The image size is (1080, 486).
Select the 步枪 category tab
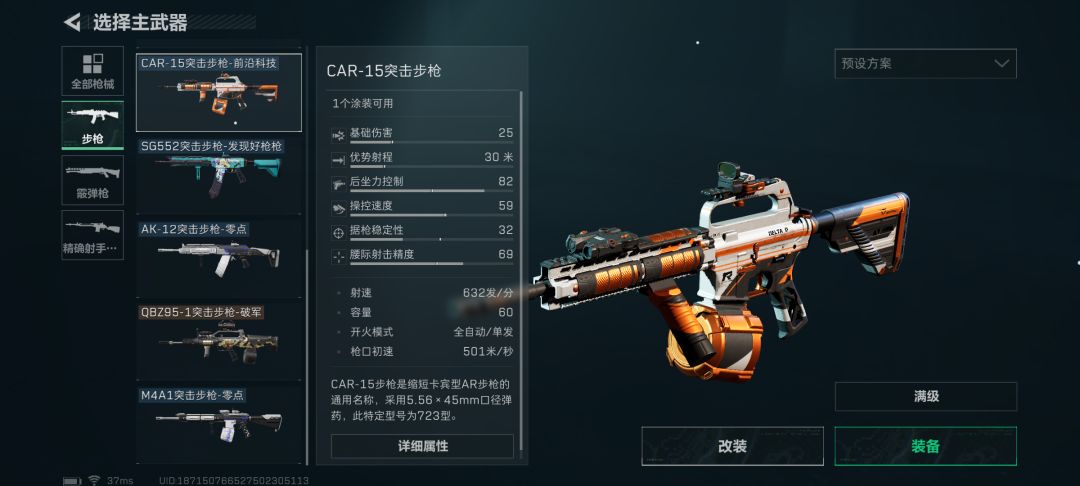[x=93, y=125]
